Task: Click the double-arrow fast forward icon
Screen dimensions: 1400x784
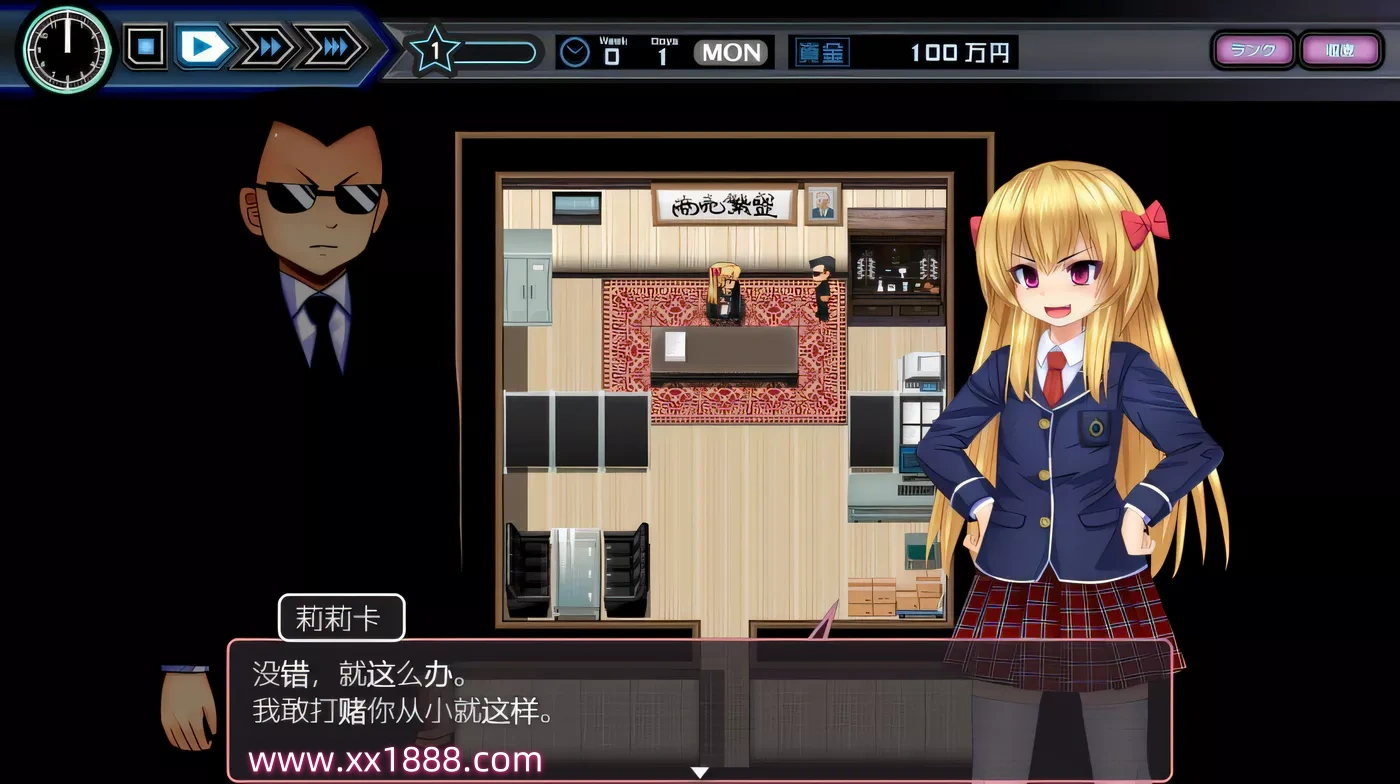Action: click(x=263, y=48)
